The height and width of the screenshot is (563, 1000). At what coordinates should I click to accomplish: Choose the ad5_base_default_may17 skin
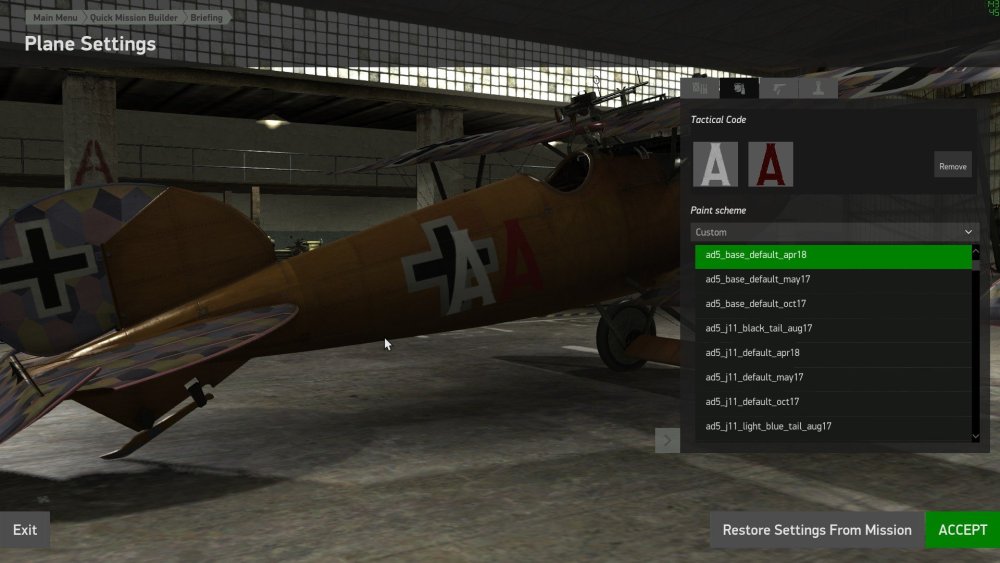[834, 279]
